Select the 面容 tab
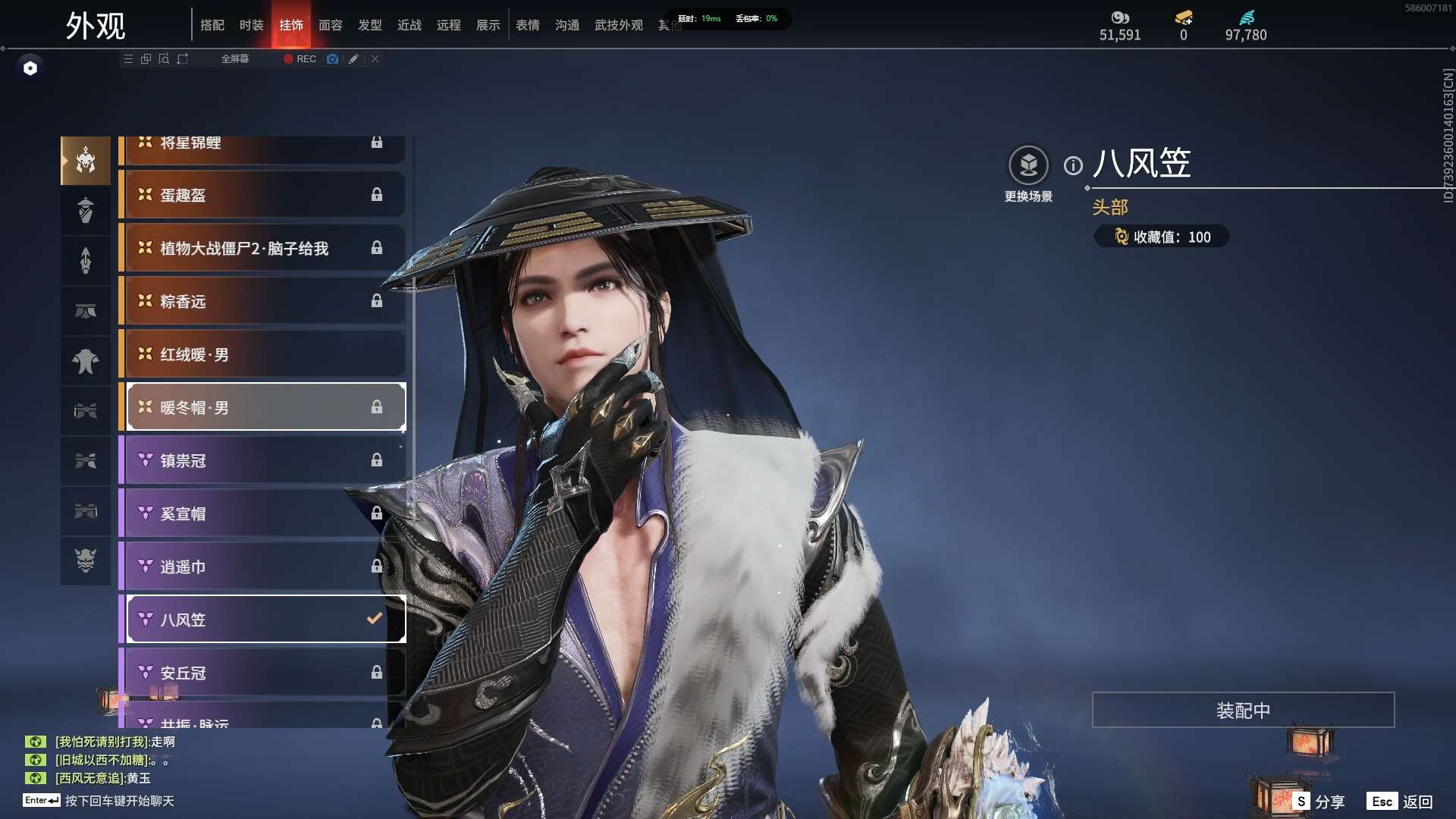Screen dimensions: 1456x819 (x=330, y=25)
